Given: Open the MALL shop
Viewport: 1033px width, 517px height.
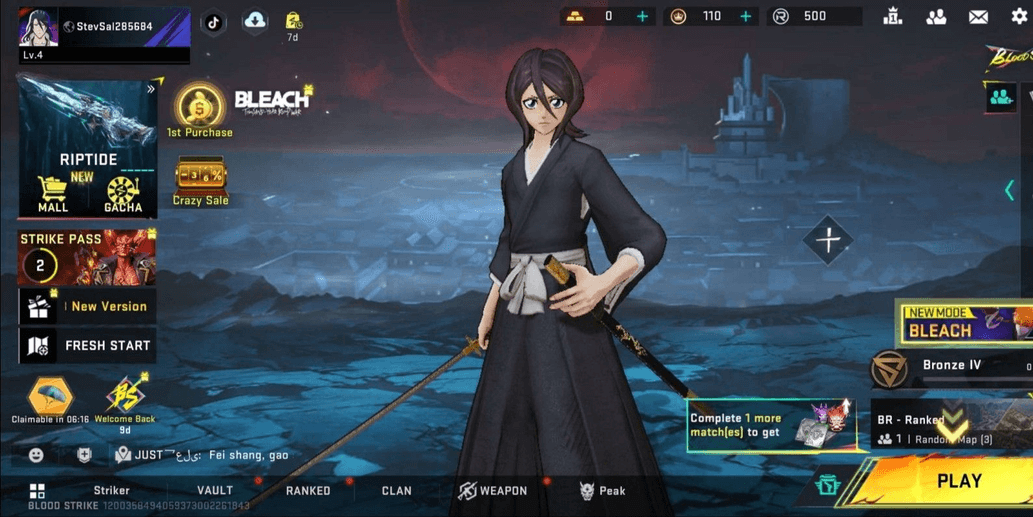Looking at the screenshot, I should [53, 194].
